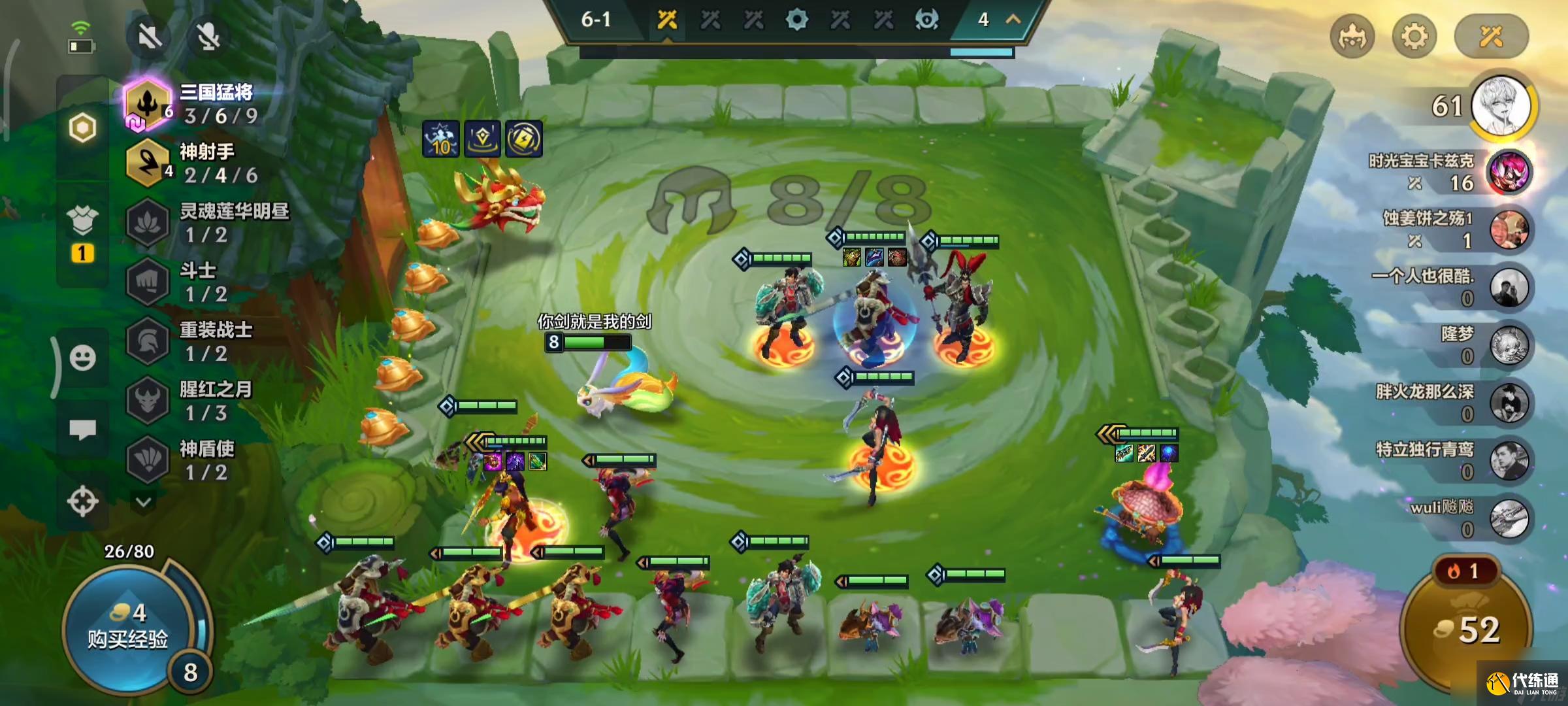Expand the stage tracker with up arrow

pos(1013,20)
